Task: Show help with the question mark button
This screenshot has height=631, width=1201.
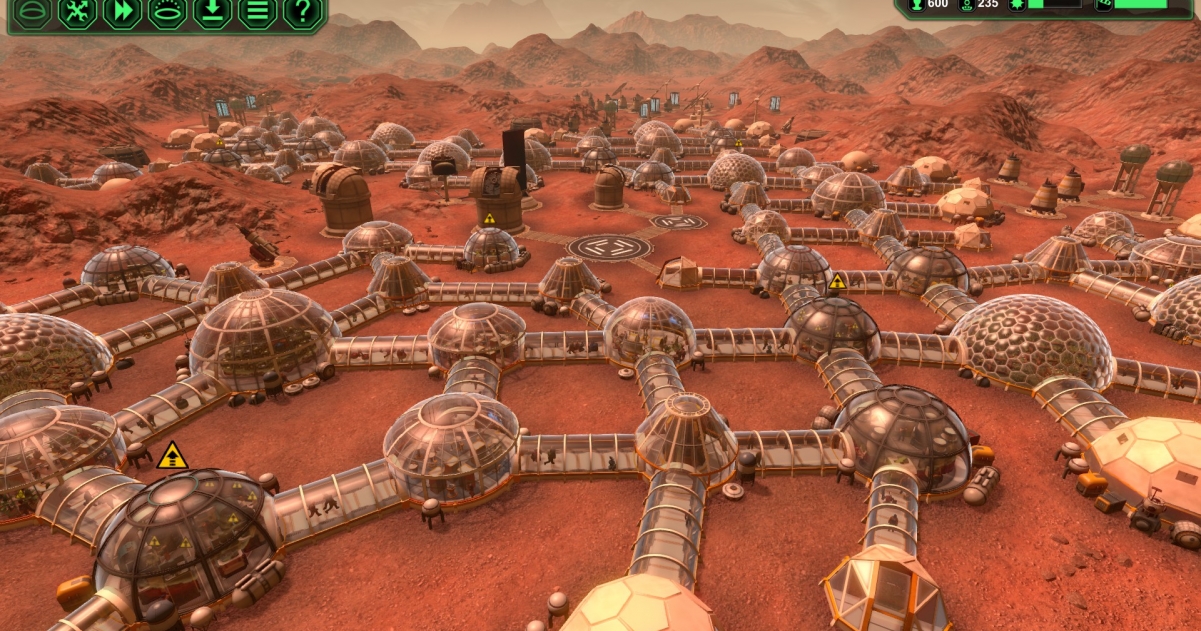Action: tap(302, 13)
